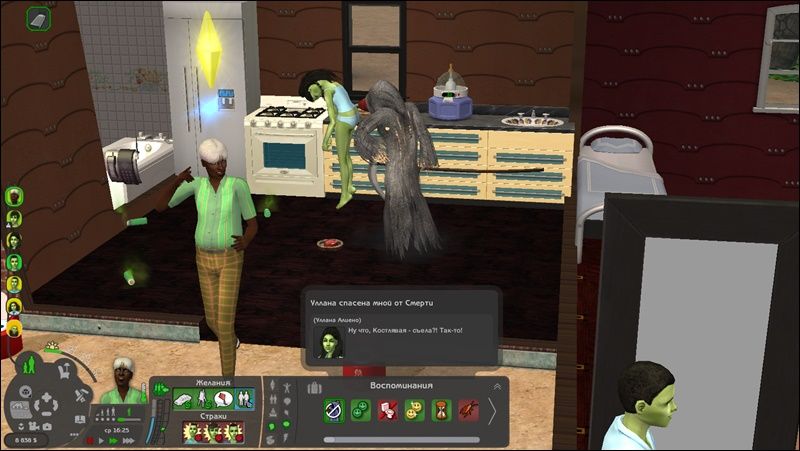800x451 pixels.
Task: Collapse the memories panel with double chevron
Action: point(496,387)
